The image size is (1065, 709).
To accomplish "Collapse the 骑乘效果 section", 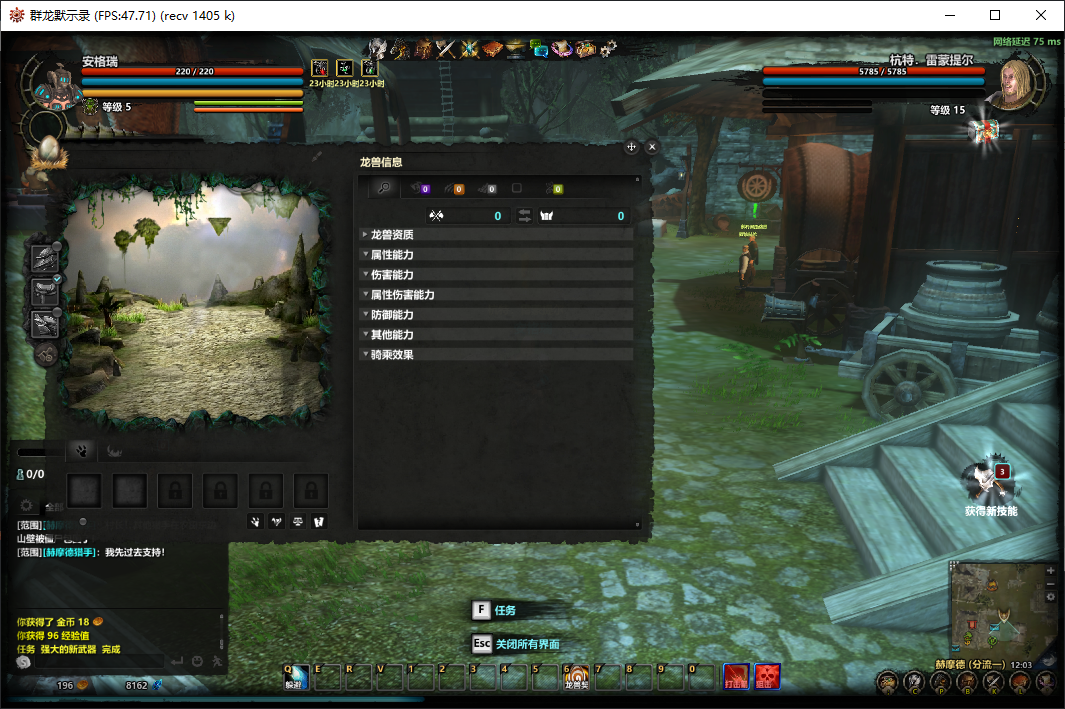I will 392,355.
